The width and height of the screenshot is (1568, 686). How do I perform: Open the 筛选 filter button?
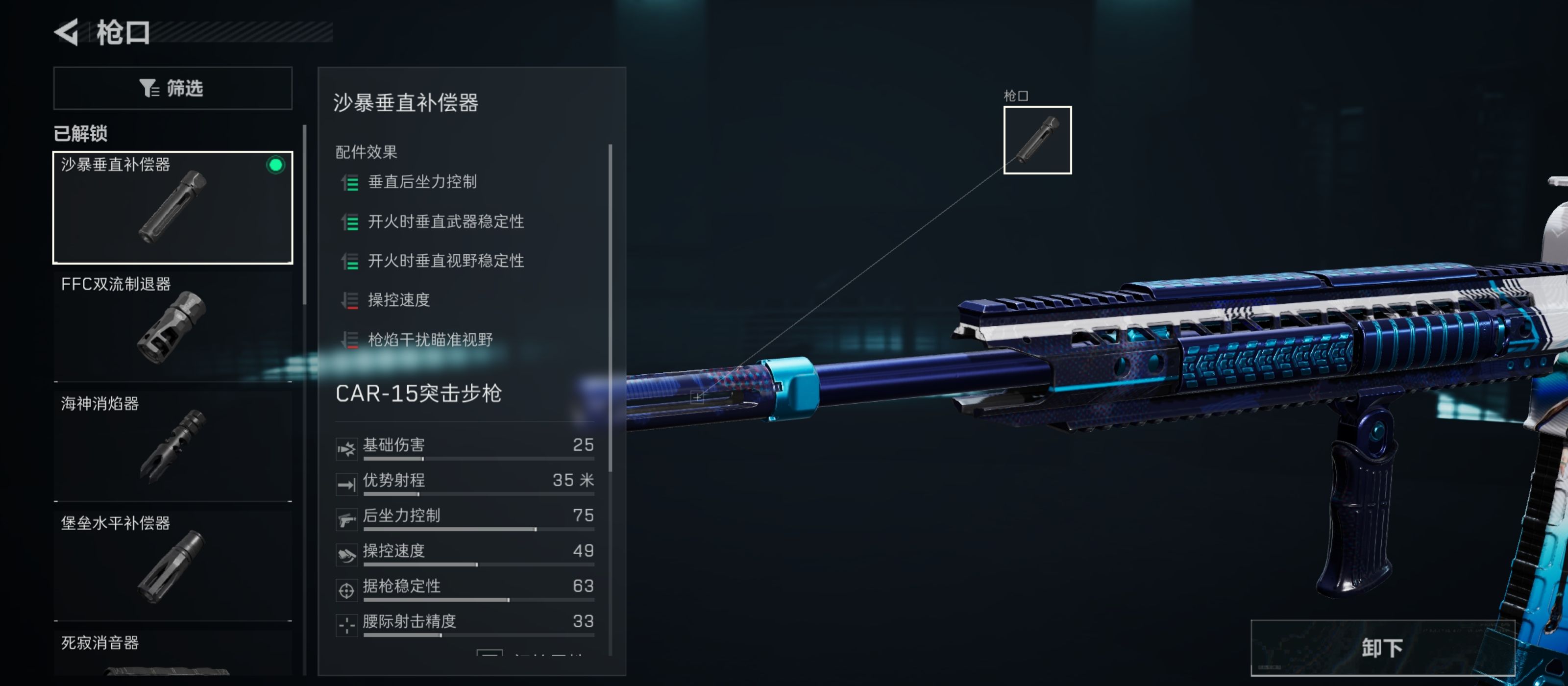(173, 88)
